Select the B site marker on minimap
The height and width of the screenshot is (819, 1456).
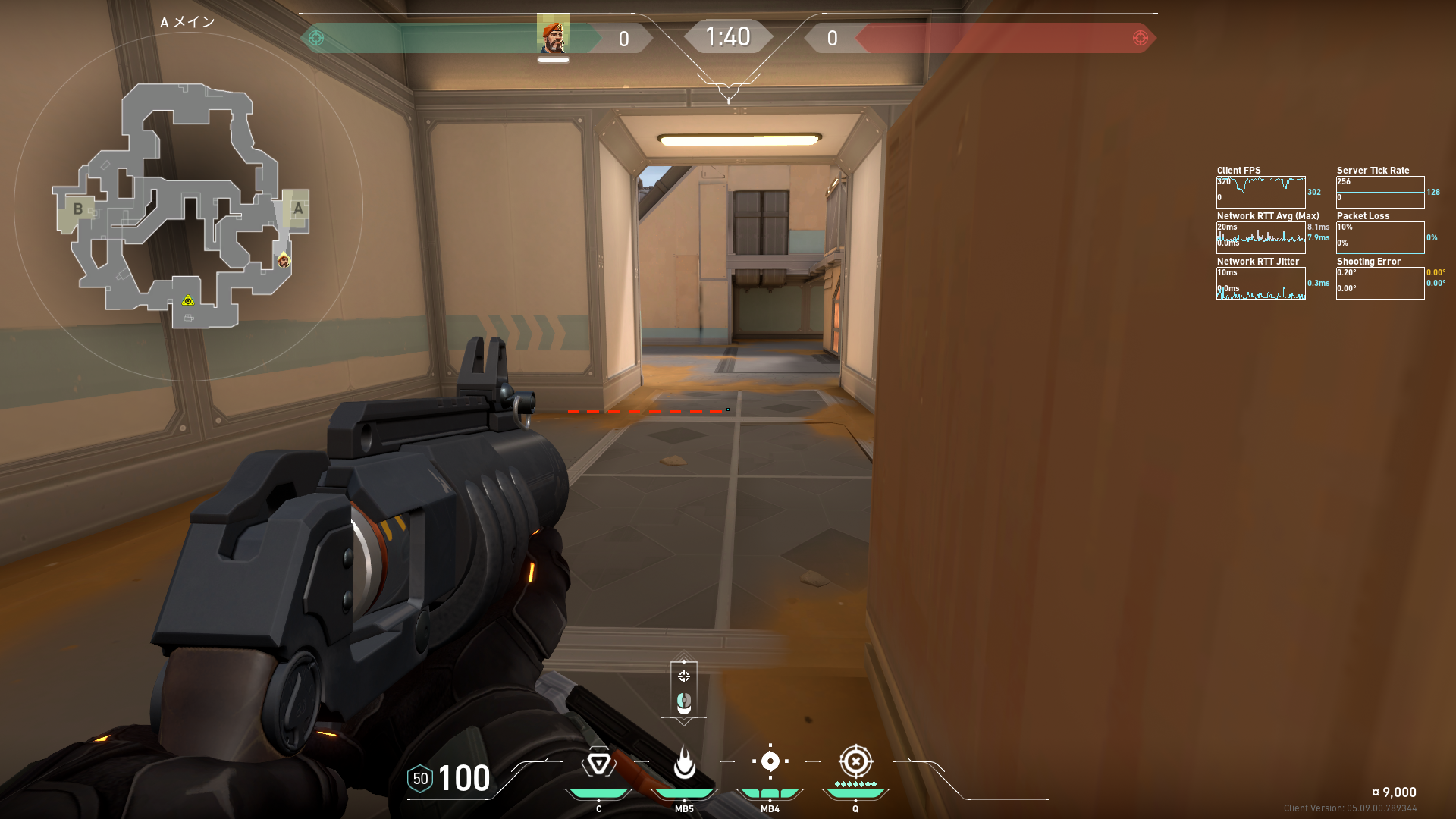pos(77,209)
